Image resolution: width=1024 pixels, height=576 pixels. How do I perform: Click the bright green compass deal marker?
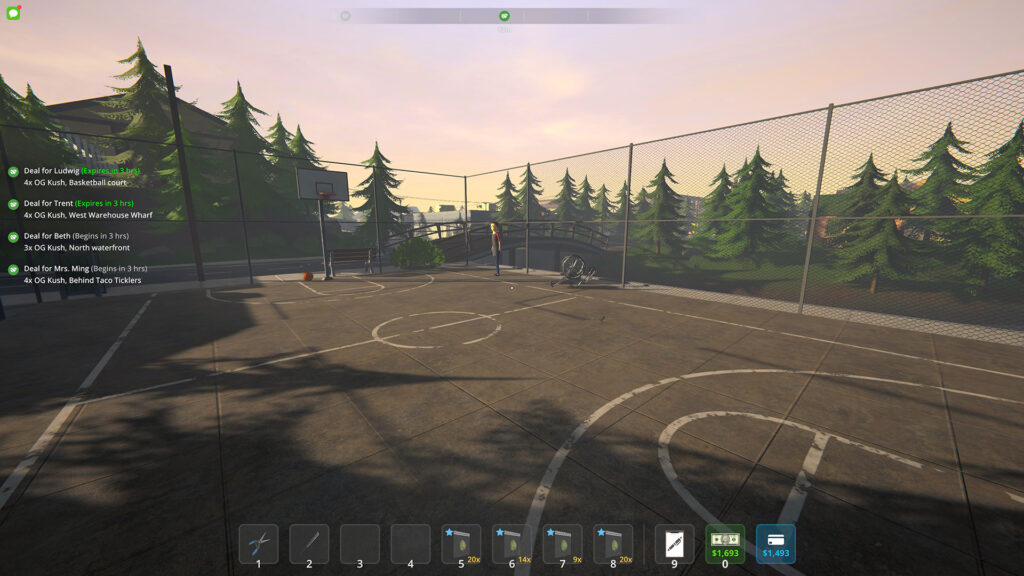(504, 16)
